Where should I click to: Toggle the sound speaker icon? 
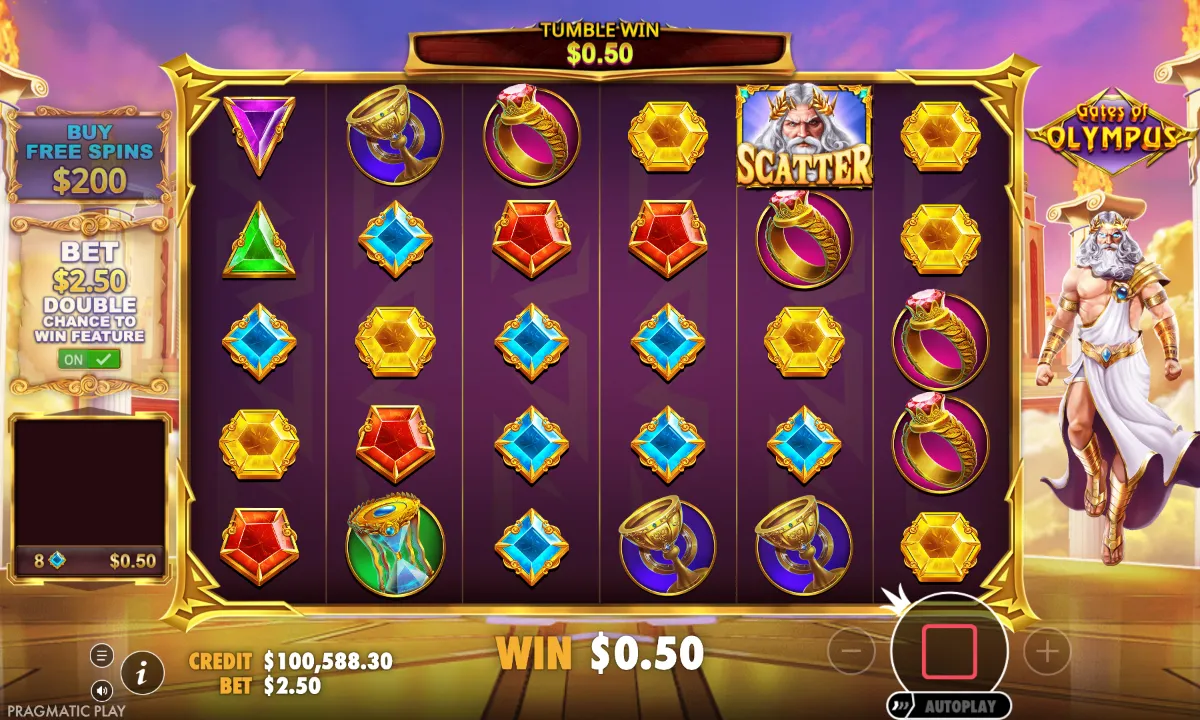click(x=102, y=690)
